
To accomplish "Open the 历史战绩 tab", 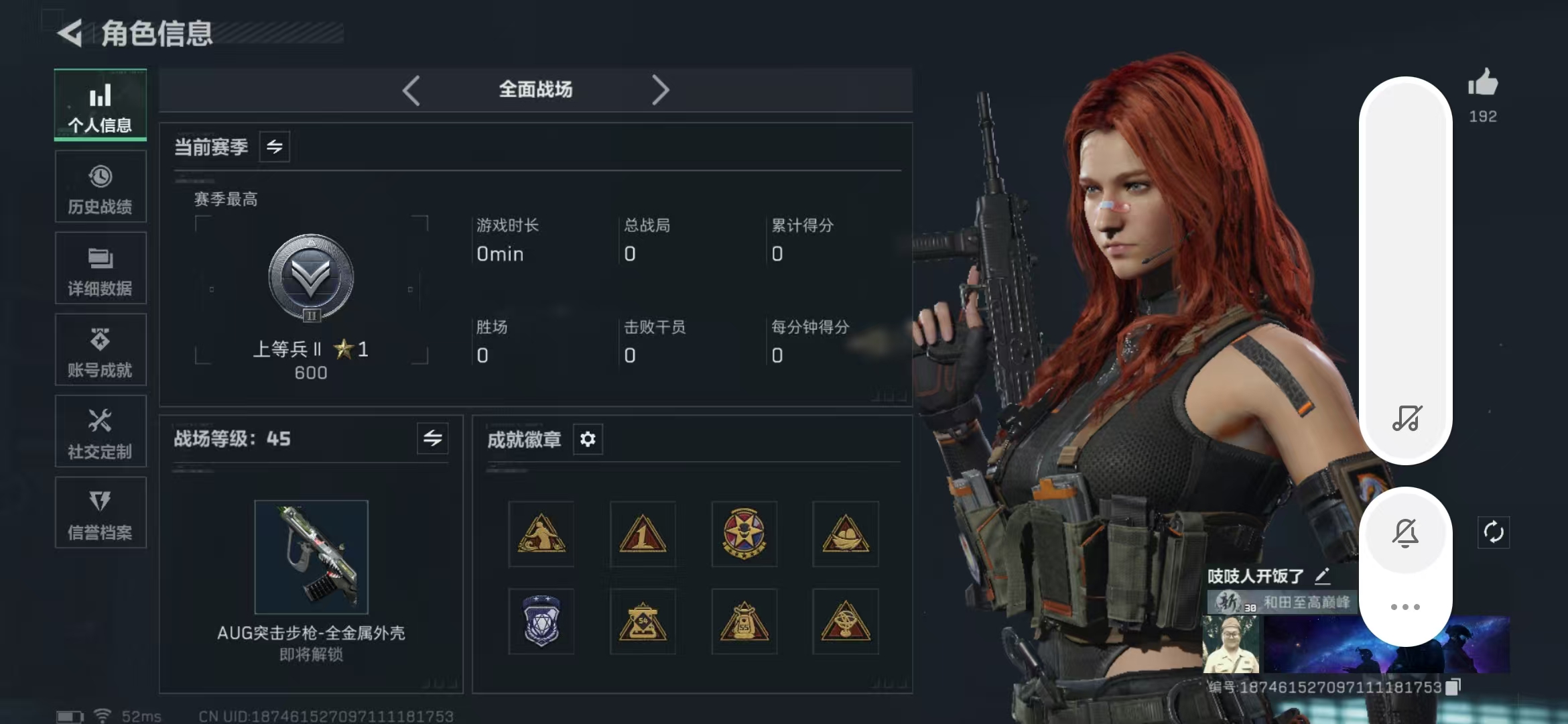I will [x=101, y=187].
